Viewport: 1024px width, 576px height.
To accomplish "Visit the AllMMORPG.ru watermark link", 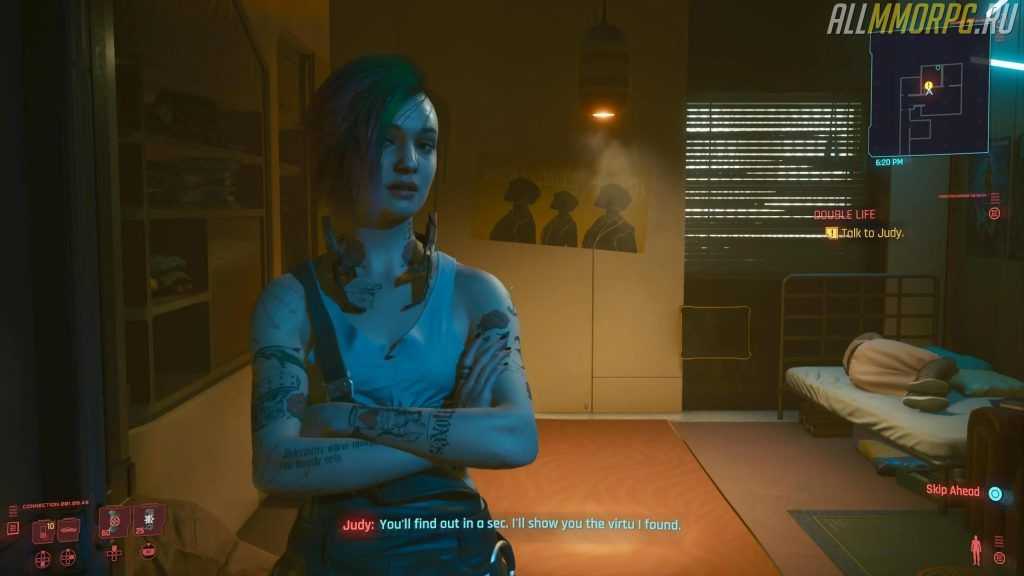I will click(x=920, y=18).
